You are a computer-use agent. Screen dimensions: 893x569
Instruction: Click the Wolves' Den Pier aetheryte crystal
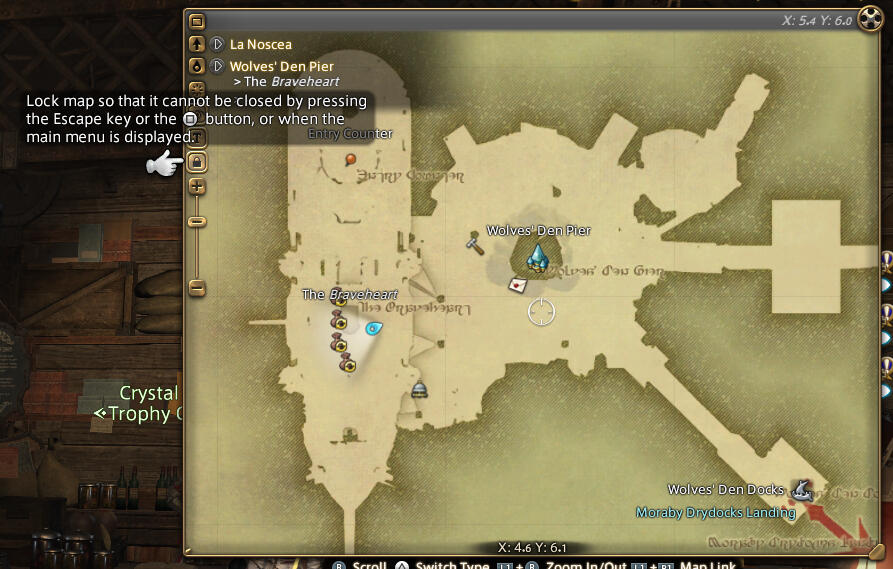pos(538,258)
